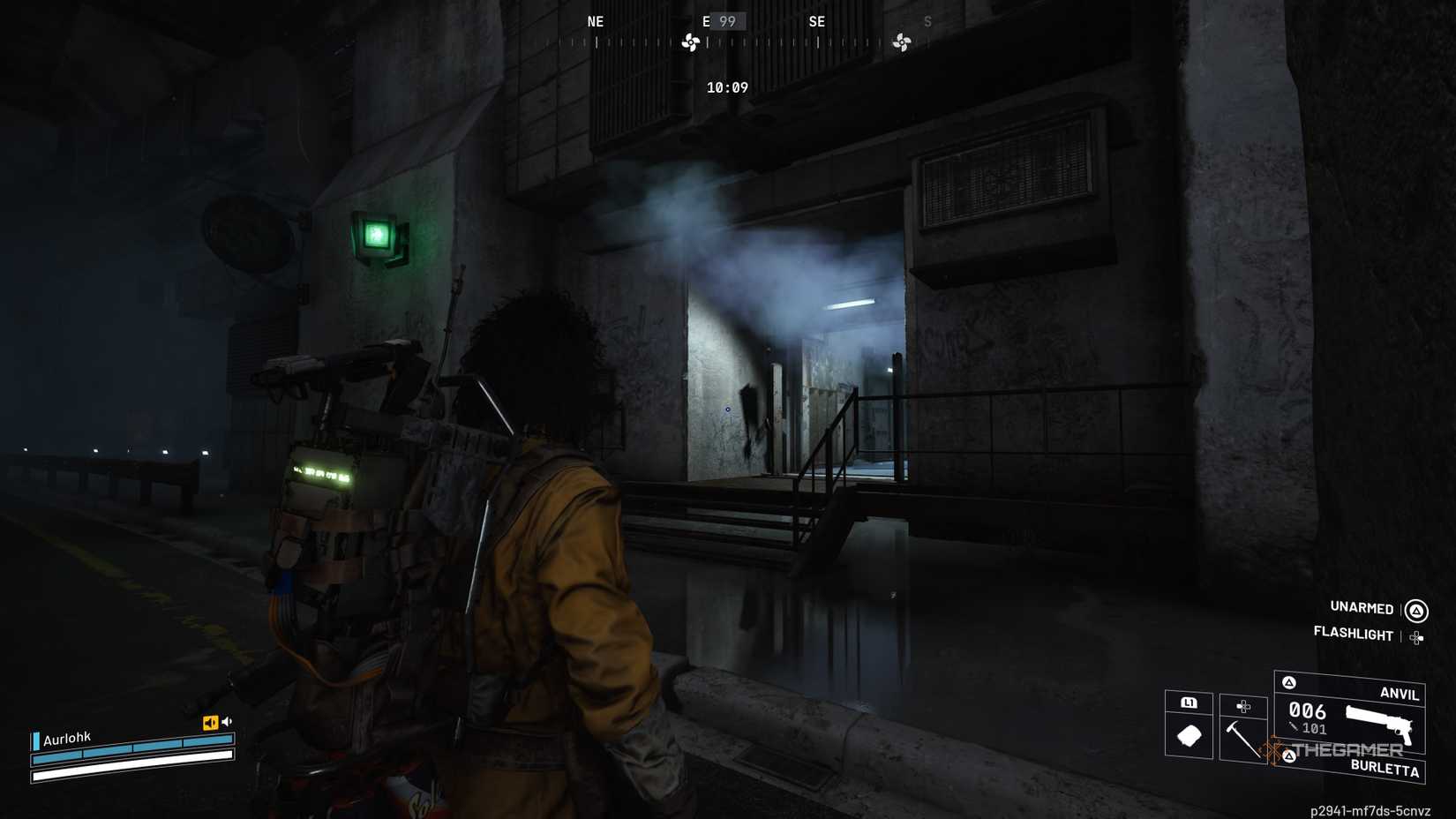Click the player name Aurlohk
1456x819 pixels.
pyautogui.click(x=65, y=736)
